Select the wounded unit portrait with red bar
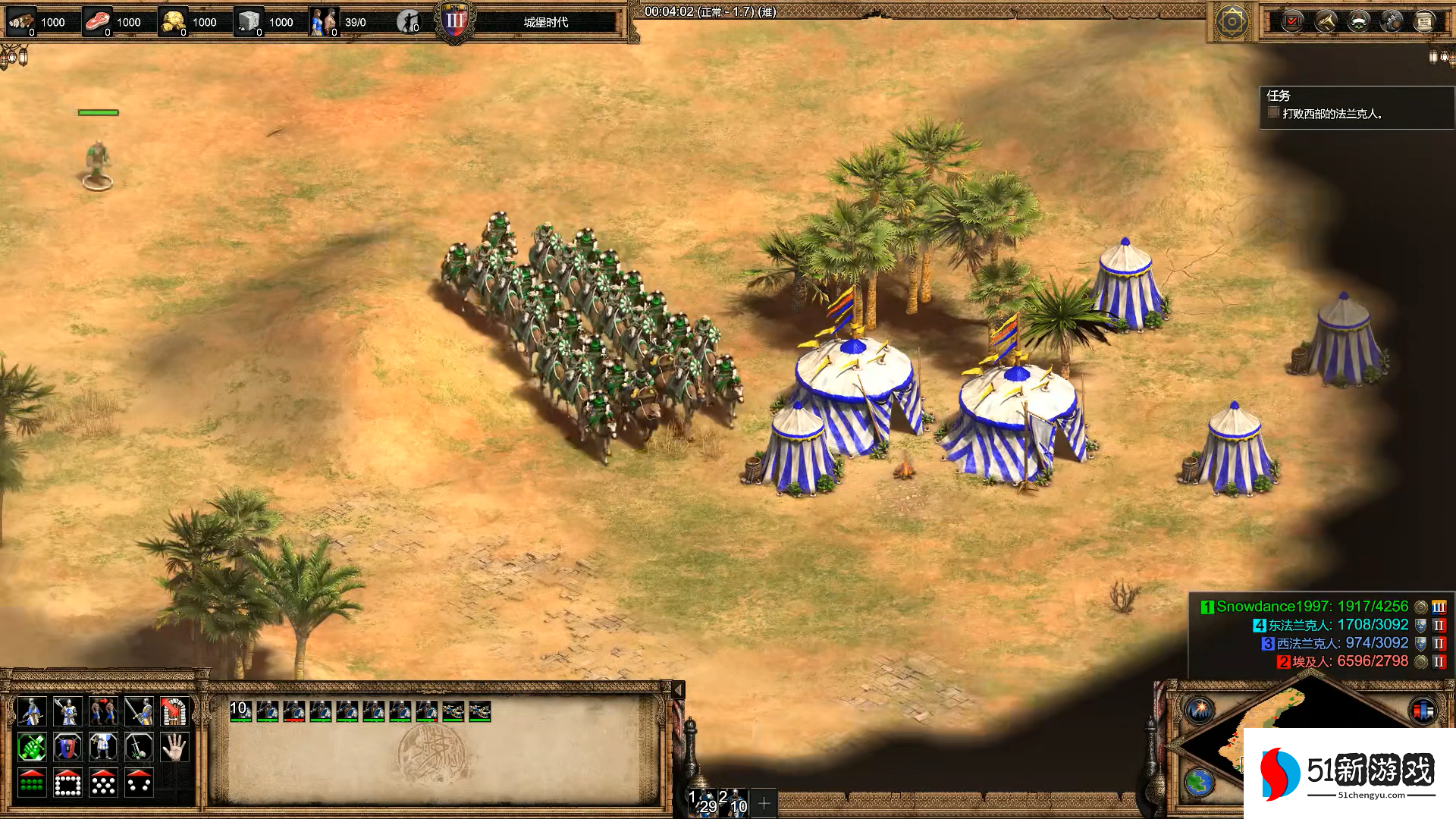This screenshot has height=819, width=1456. [x=293, y=711]
